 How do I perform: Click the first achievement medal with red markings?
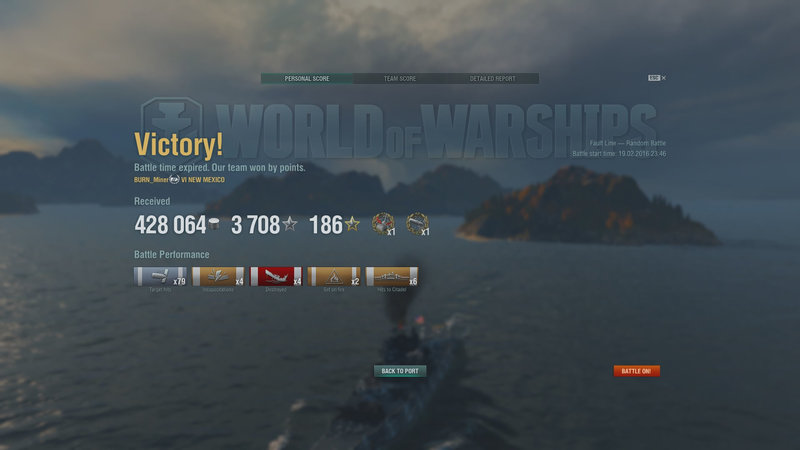tap(382, 223)
